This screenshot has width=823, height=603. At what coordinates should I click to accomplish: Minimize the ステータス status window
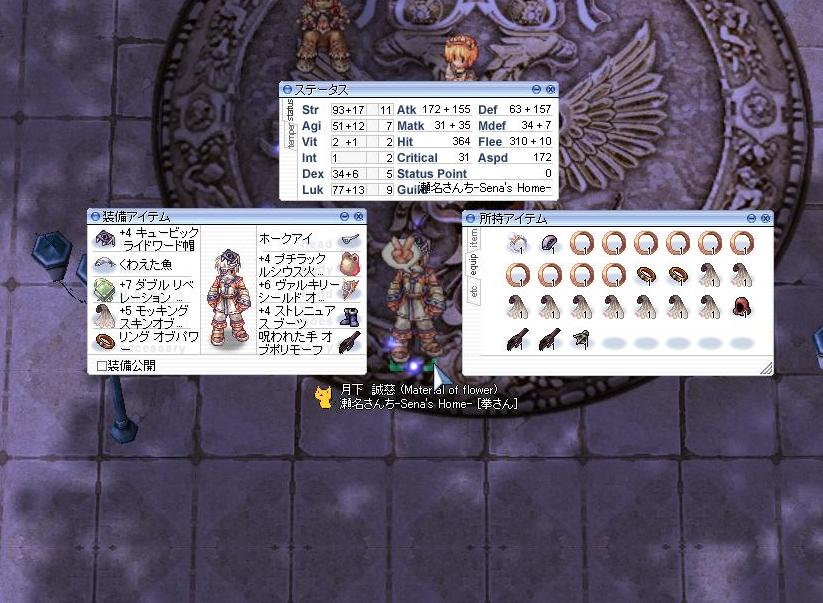(537, 90)
